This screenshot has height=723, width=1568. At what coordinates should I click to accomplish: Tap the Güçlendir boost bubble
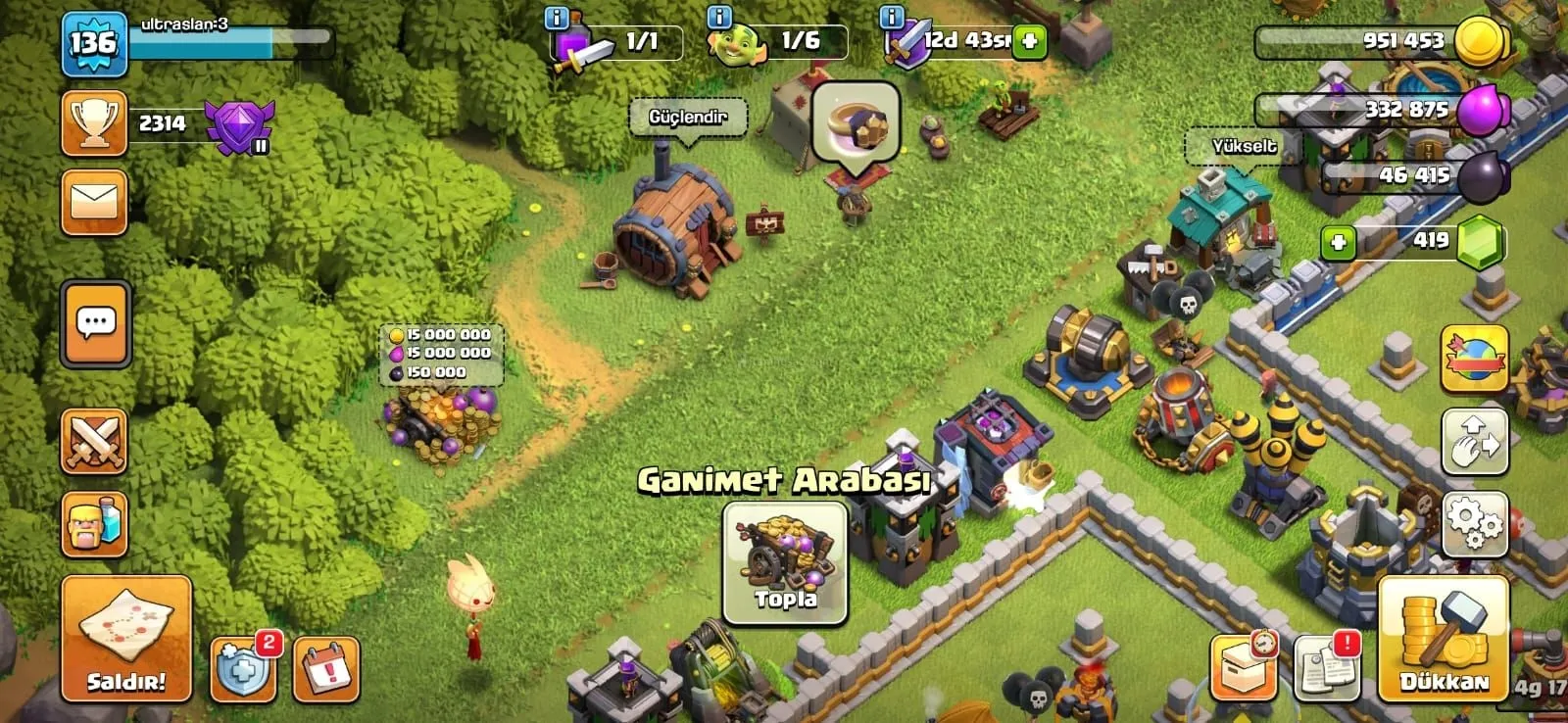click(x=688, y=118)
